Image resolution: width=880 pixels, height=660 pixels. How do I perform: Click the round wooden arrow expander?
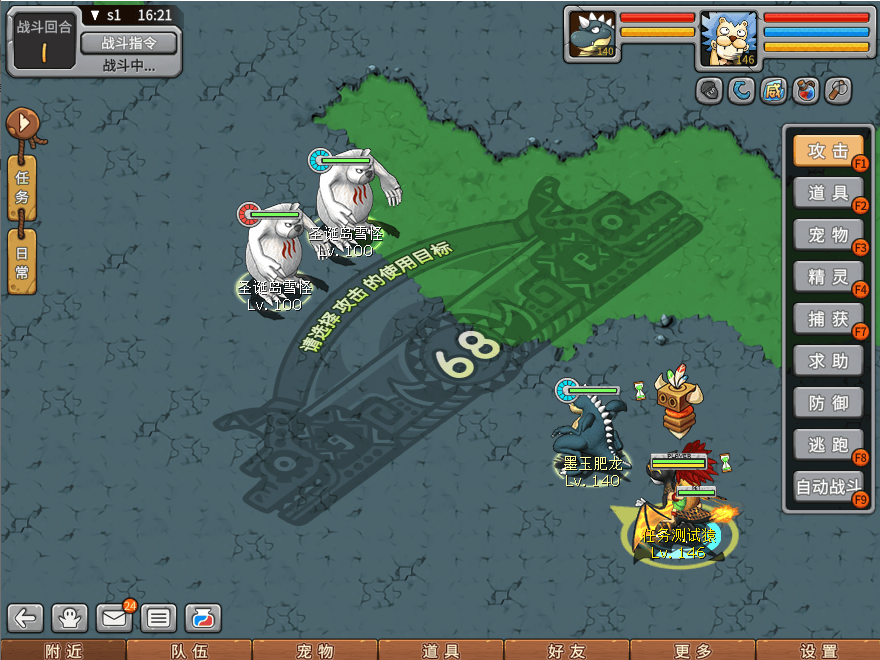tap(22, 124)
